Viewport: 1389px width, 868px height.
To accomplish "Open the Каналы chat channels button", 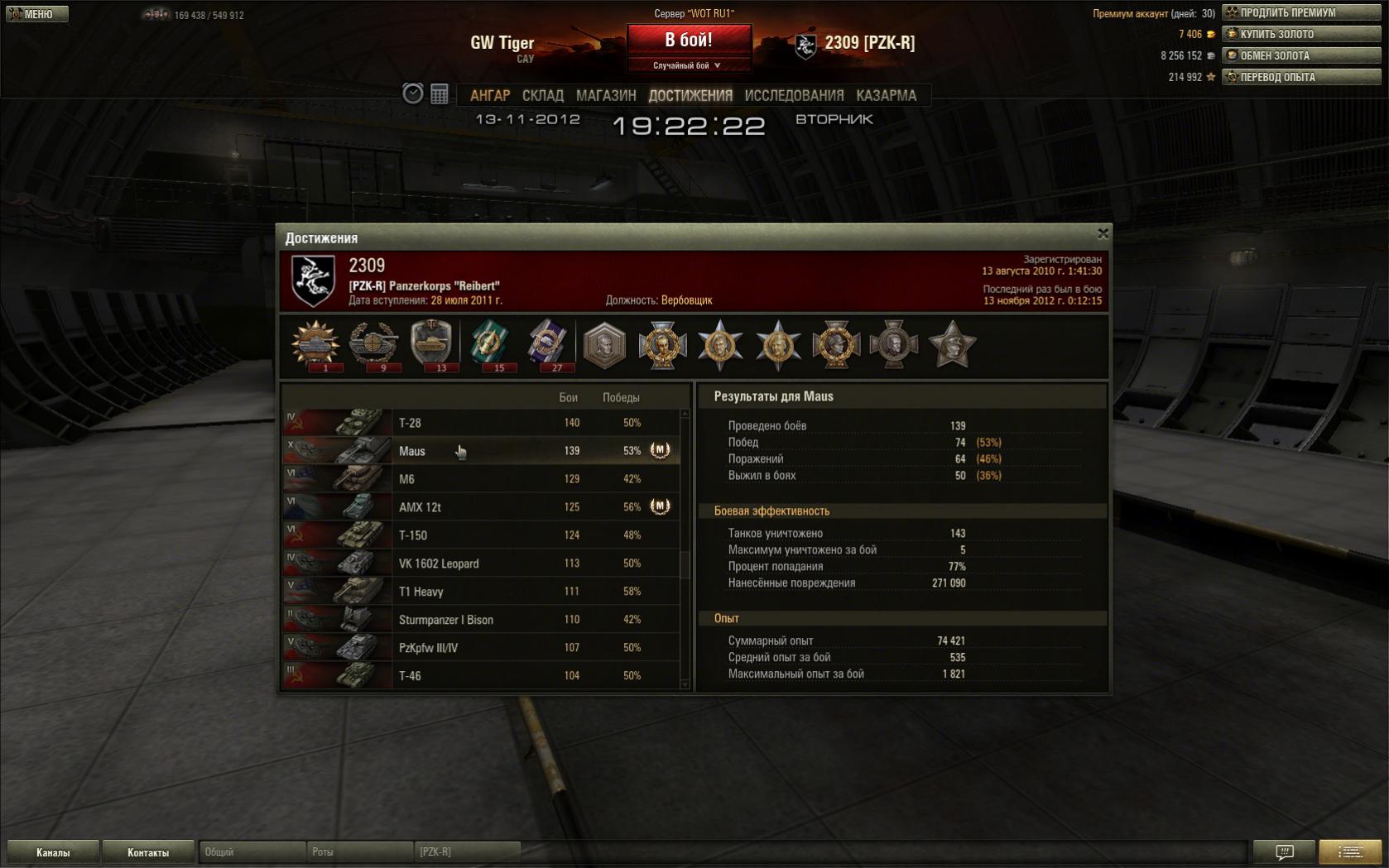I will click(53, 852).
